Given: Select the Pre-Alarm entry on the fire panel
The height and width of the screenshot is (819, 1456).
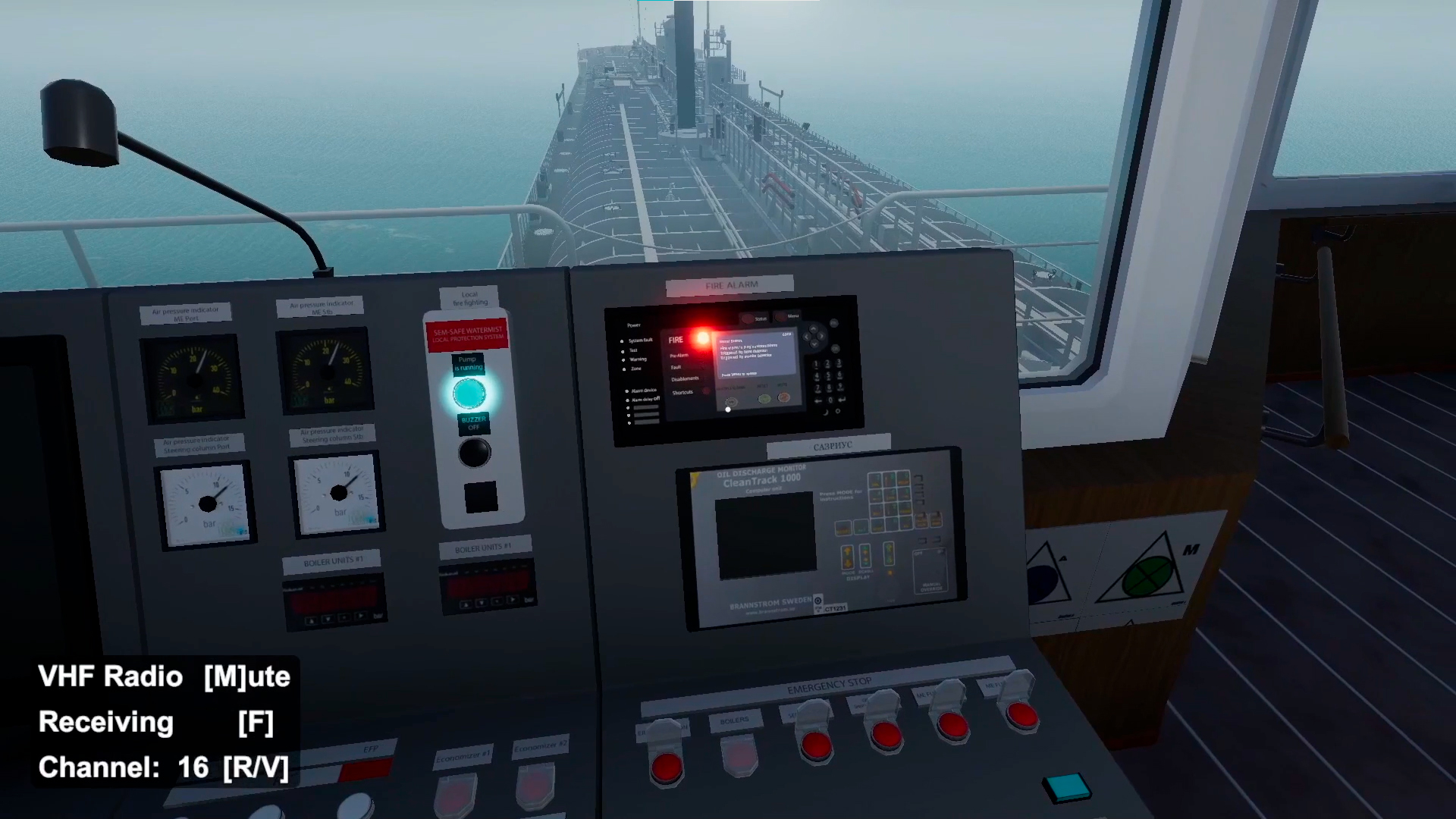Looking at the screenshot, I should (x=679, y=355).
